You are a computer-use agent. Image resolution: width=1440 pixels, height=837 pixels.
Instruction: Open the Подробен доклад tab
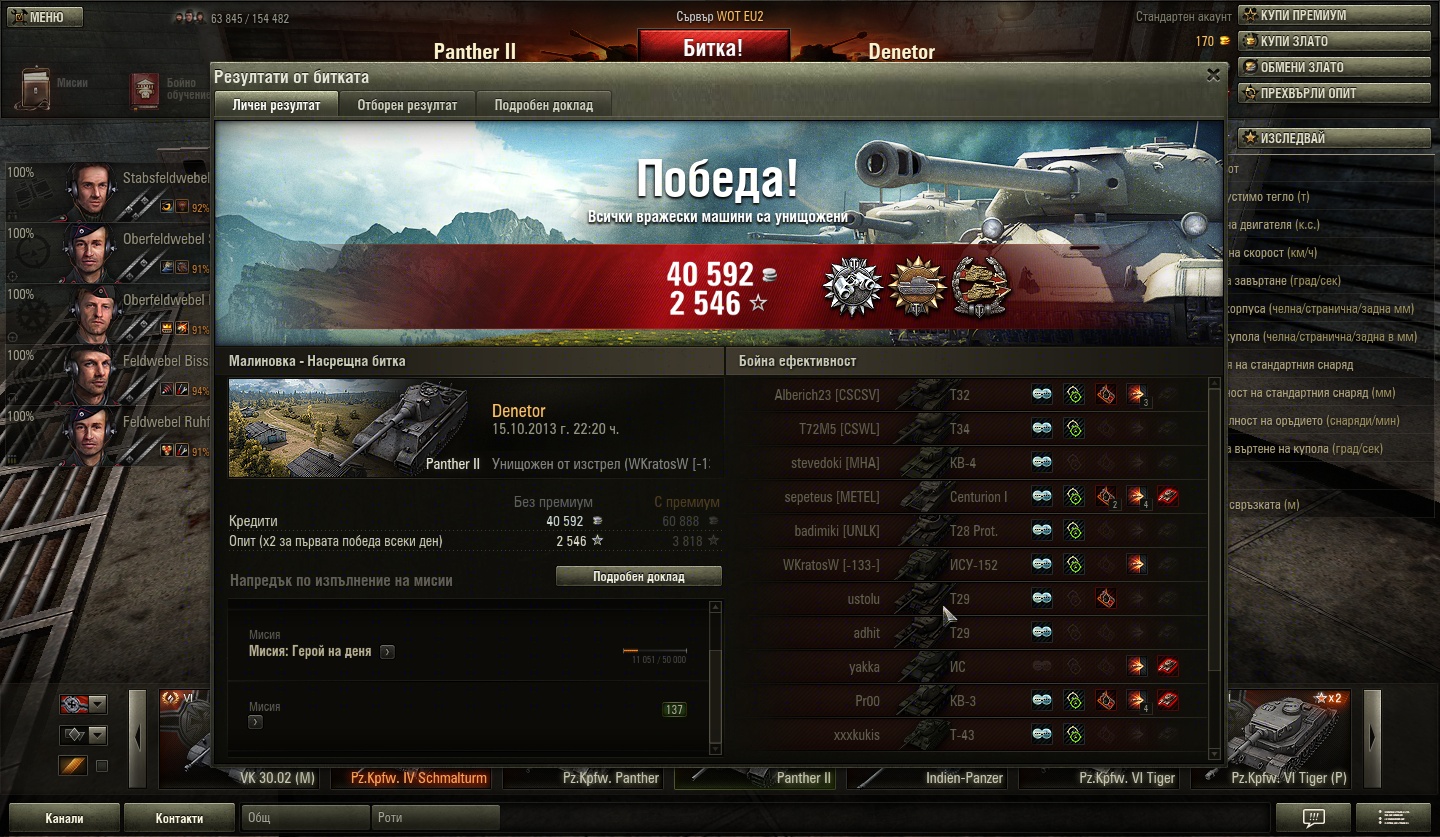point(543,105)
